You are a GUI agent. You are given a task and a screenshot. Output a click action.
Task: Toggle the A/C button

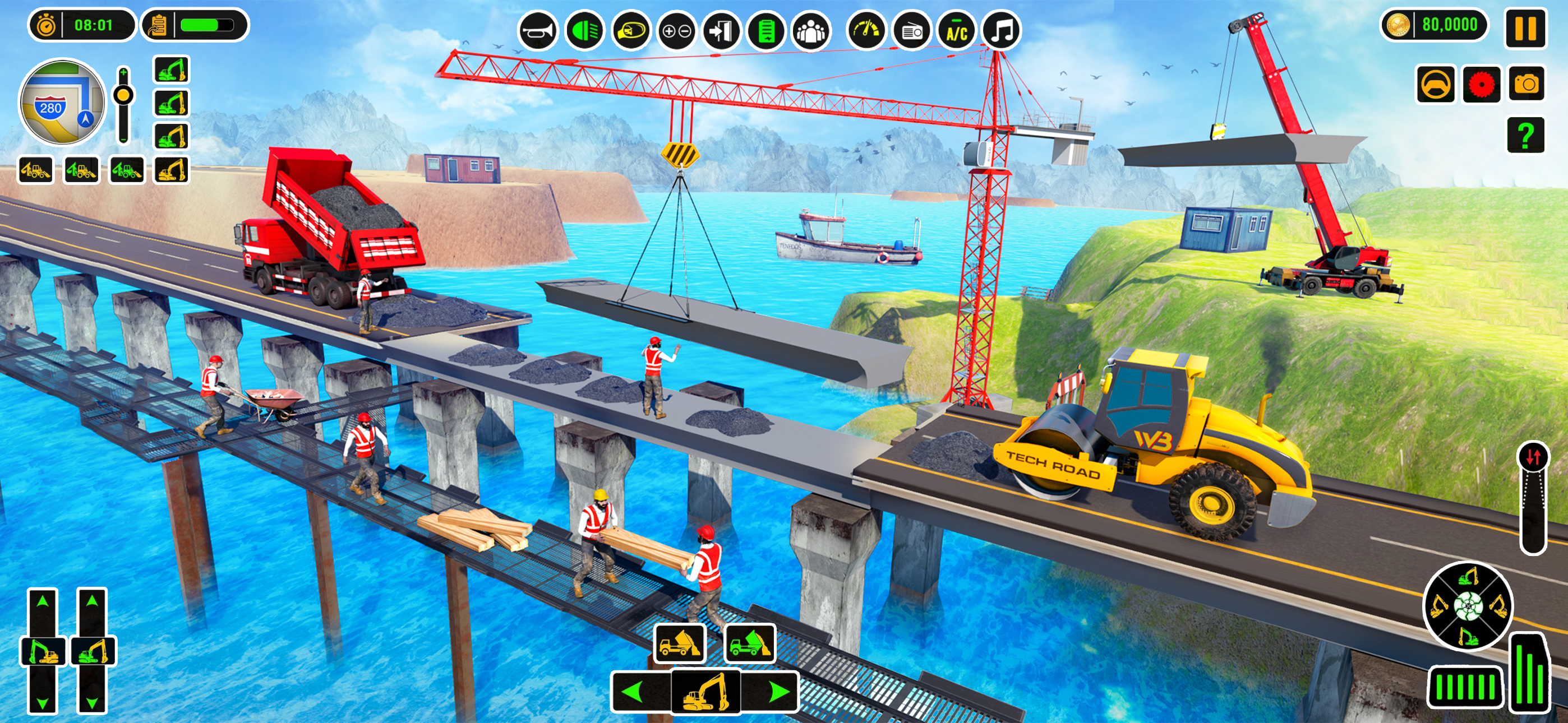click(957, 30)
